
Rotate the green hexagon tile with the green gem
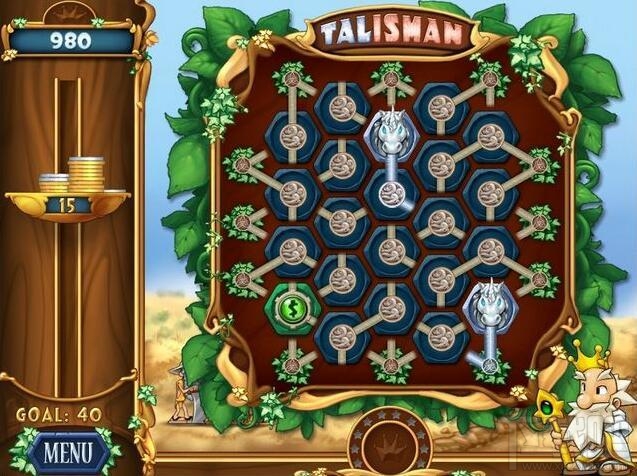coord(291,303)
